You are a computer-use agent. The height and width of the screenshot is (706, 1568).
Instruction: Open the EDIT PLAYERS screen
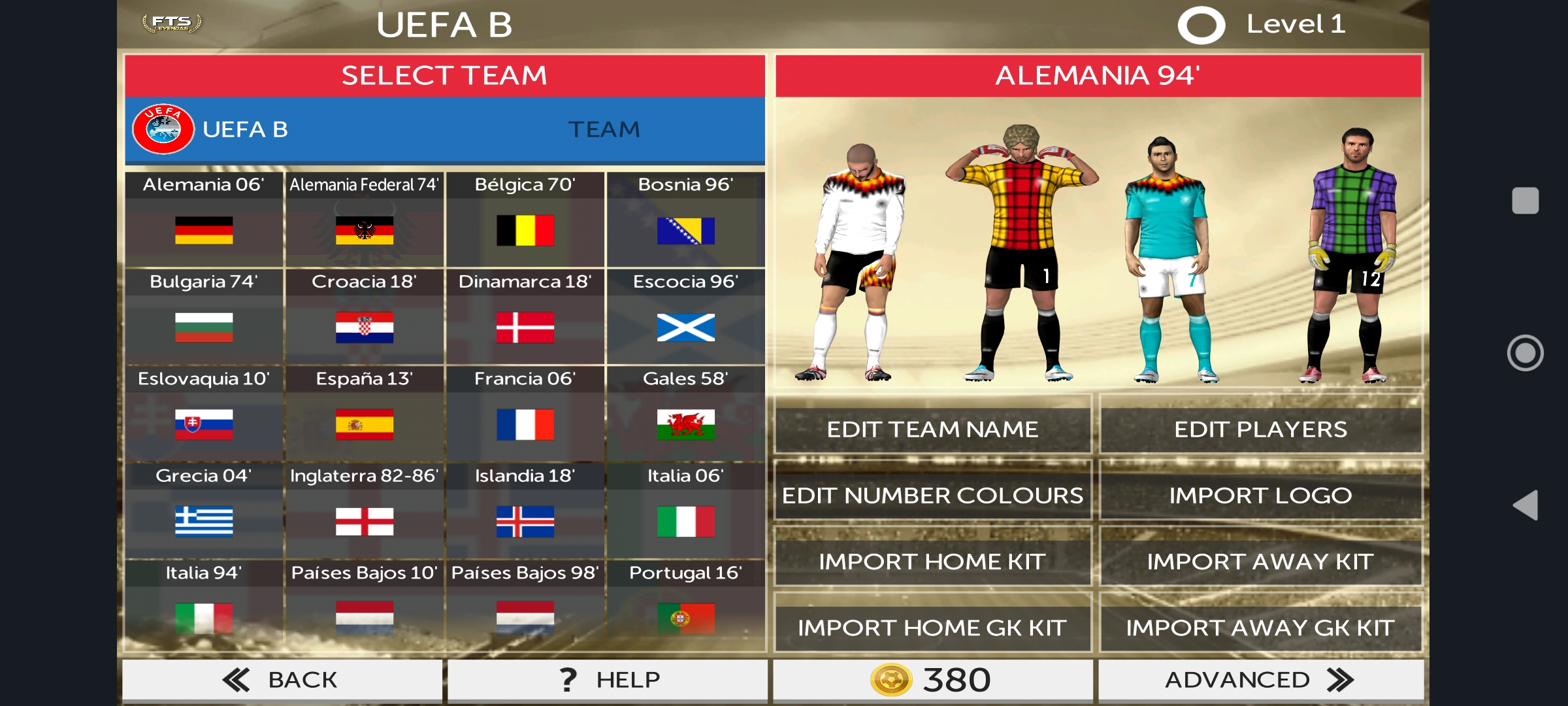click(x=1260, y=429)
